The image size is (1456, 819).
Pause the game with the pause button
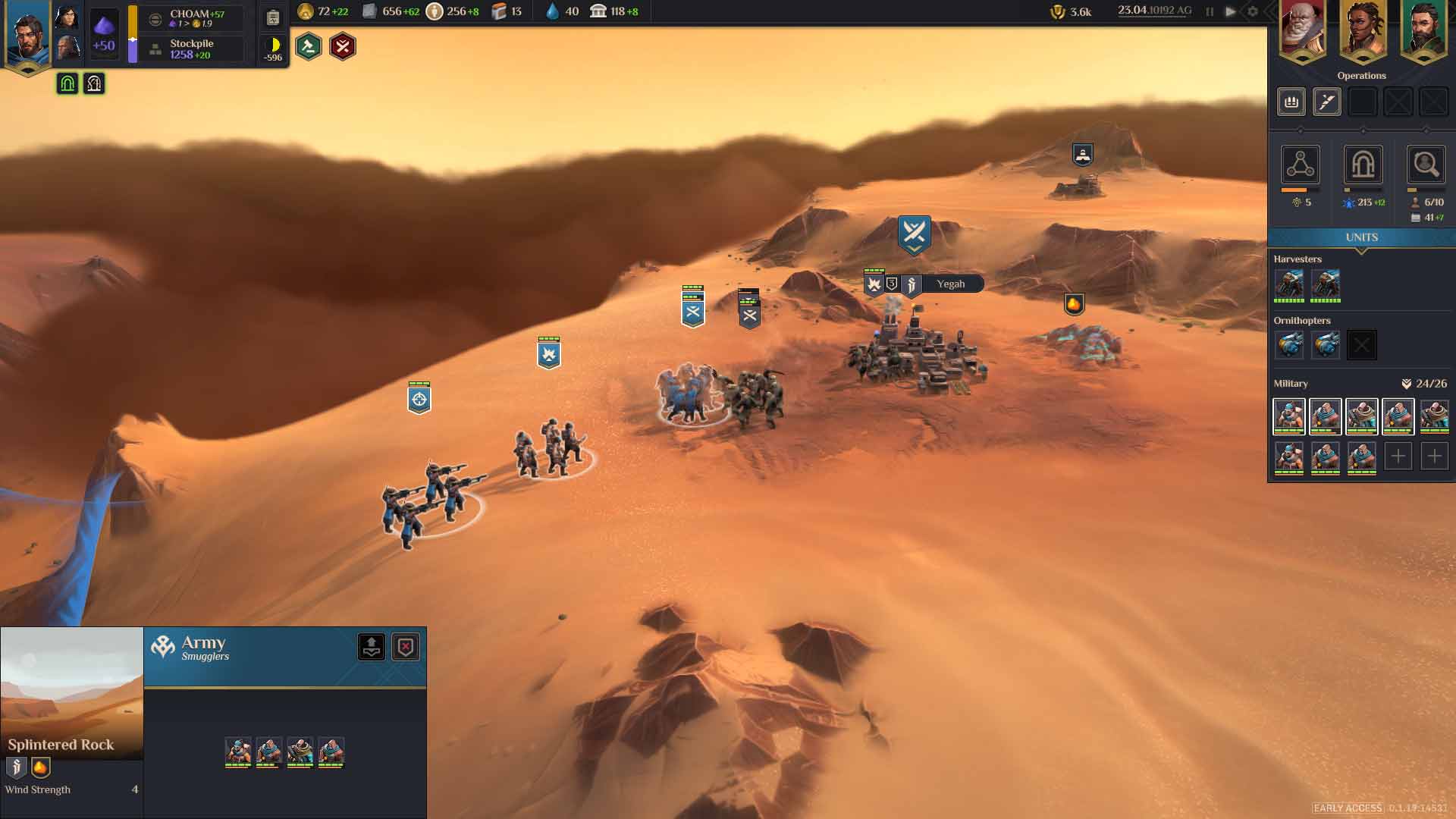[1210, 11]
